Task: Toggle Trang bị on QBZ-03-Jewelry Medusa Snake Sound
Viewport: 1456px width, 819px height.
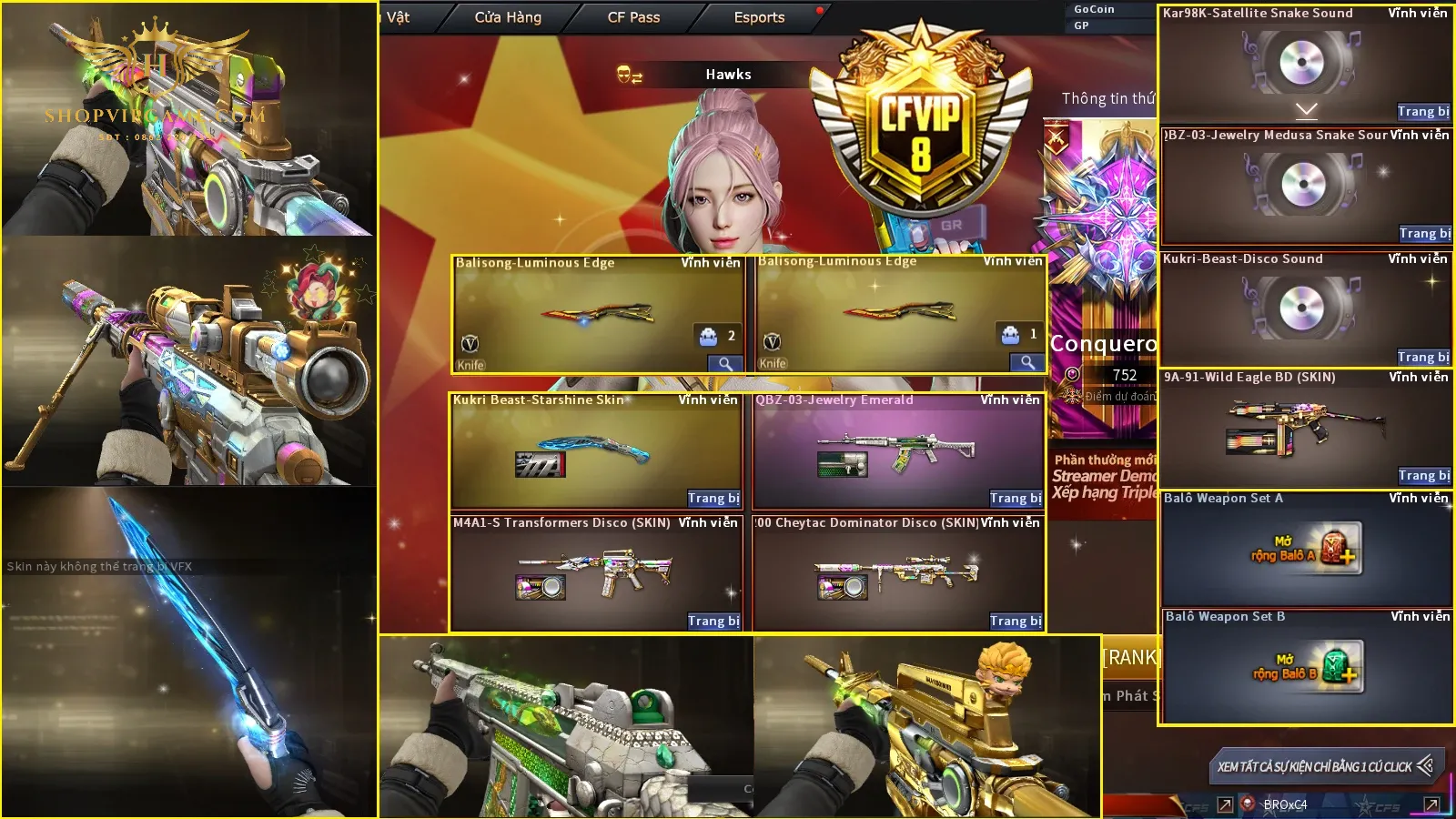Action: point(1424,234)
